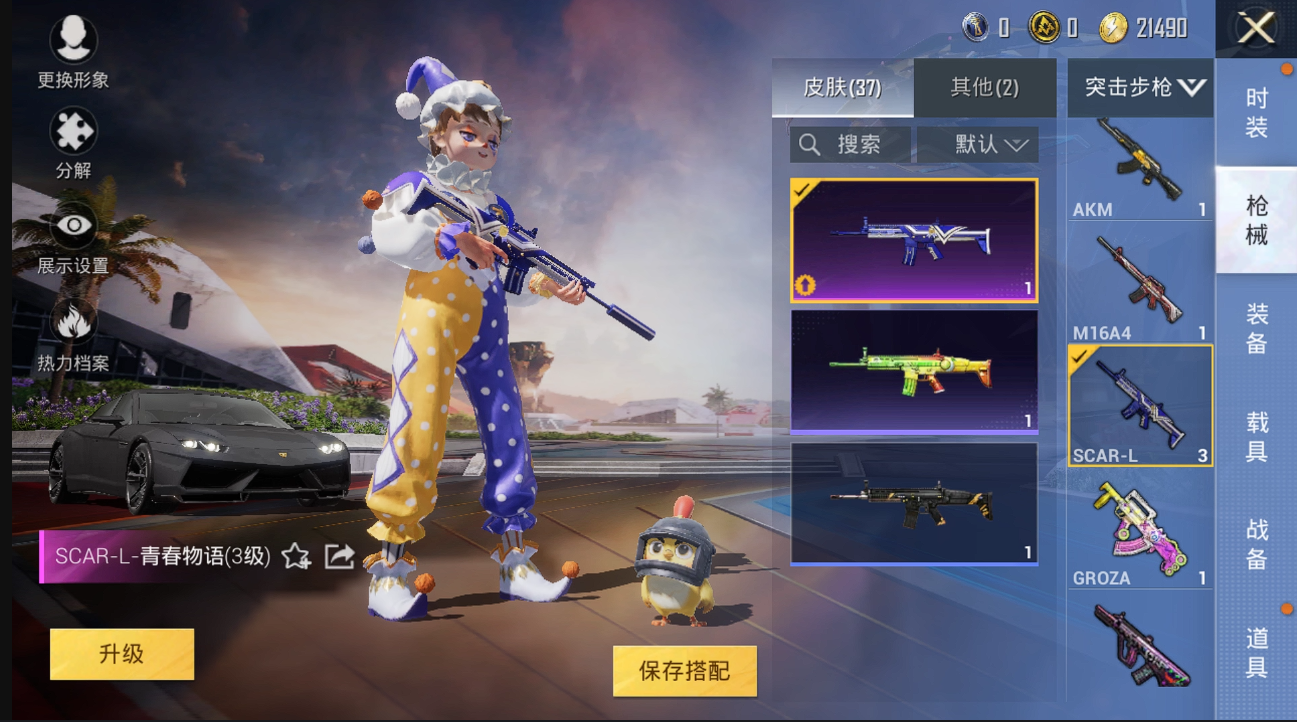Switch to the 其他(2) tab
This screenshot has width=1297, height=722.
pos(986,88)
